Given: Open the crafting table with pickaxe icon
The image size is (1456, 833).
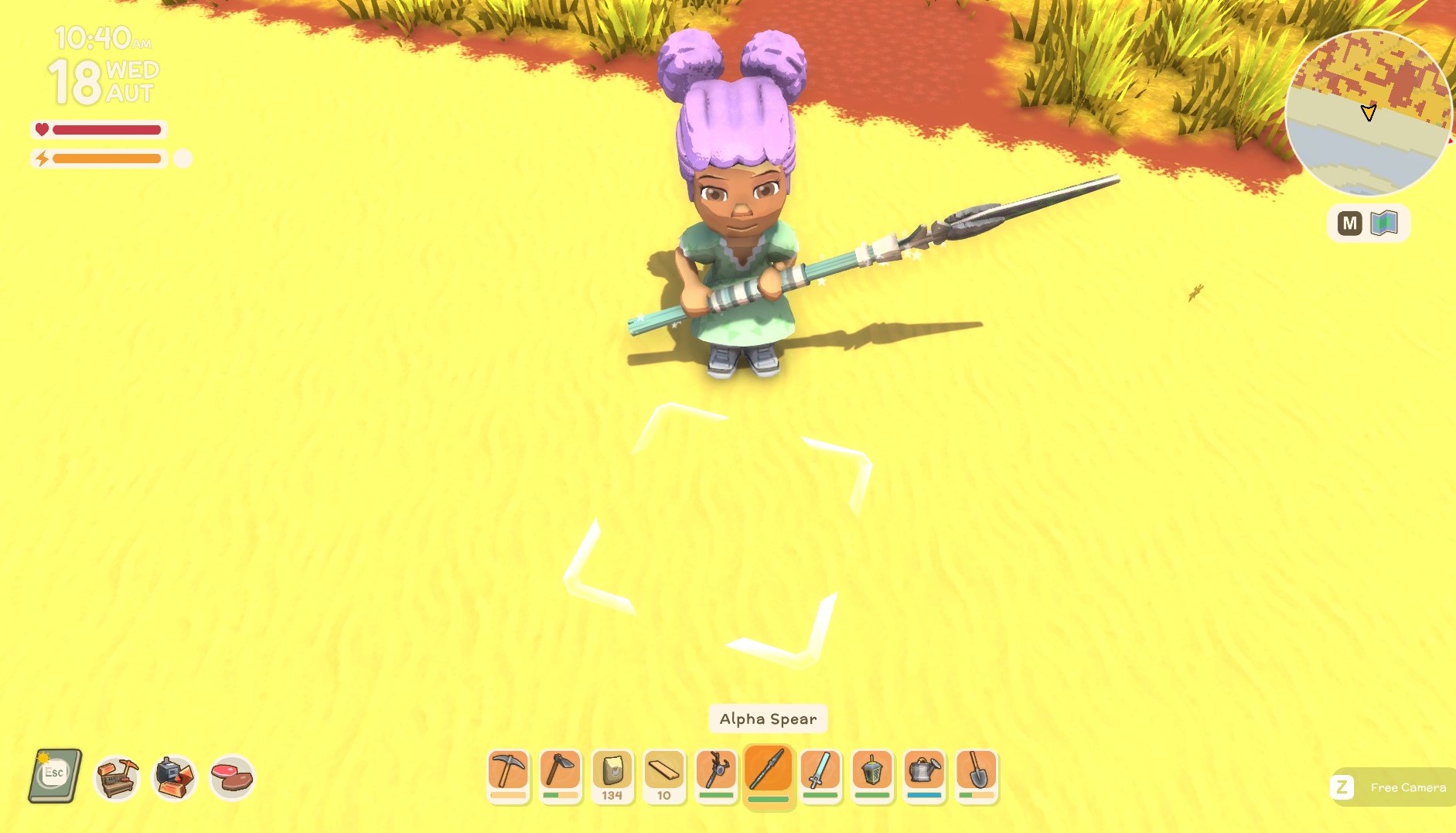Looking at the screenshot, I should coord(117,777).
